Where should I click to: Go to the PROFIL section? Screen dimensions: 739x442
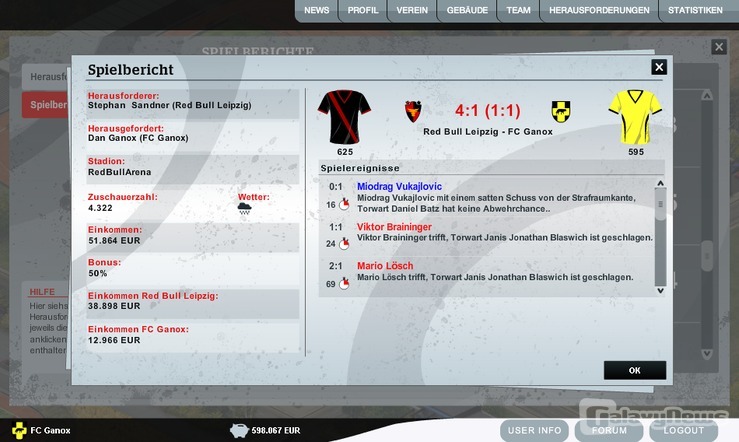(363, 11)
